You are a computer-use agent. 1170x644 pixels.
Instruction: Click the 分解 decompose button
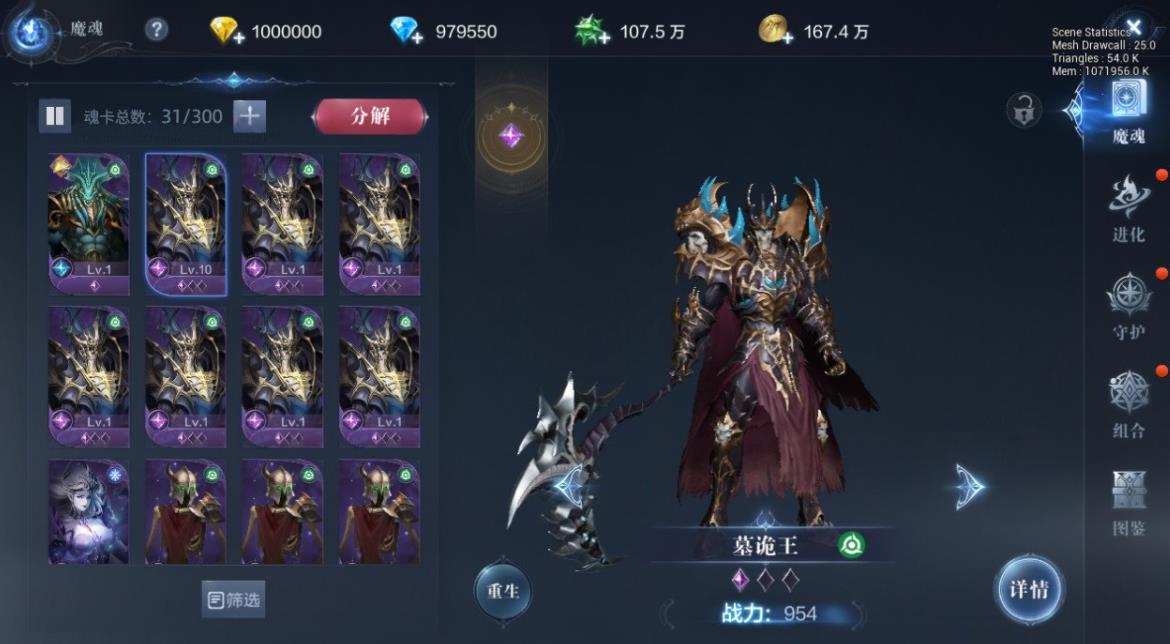[x=370, y=116]
